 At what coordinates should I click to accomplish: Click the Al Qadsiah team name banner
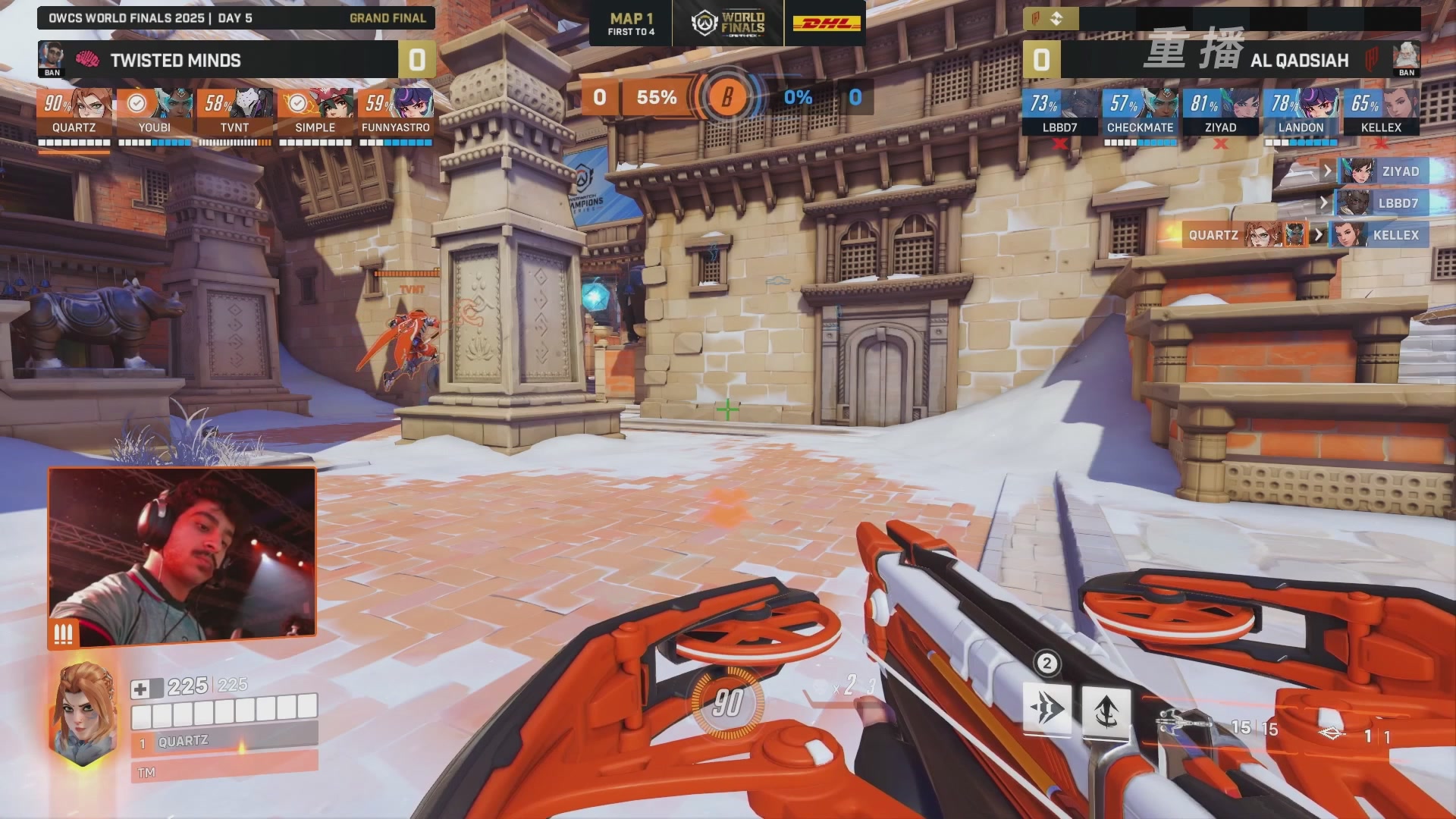click(1299, 60)
